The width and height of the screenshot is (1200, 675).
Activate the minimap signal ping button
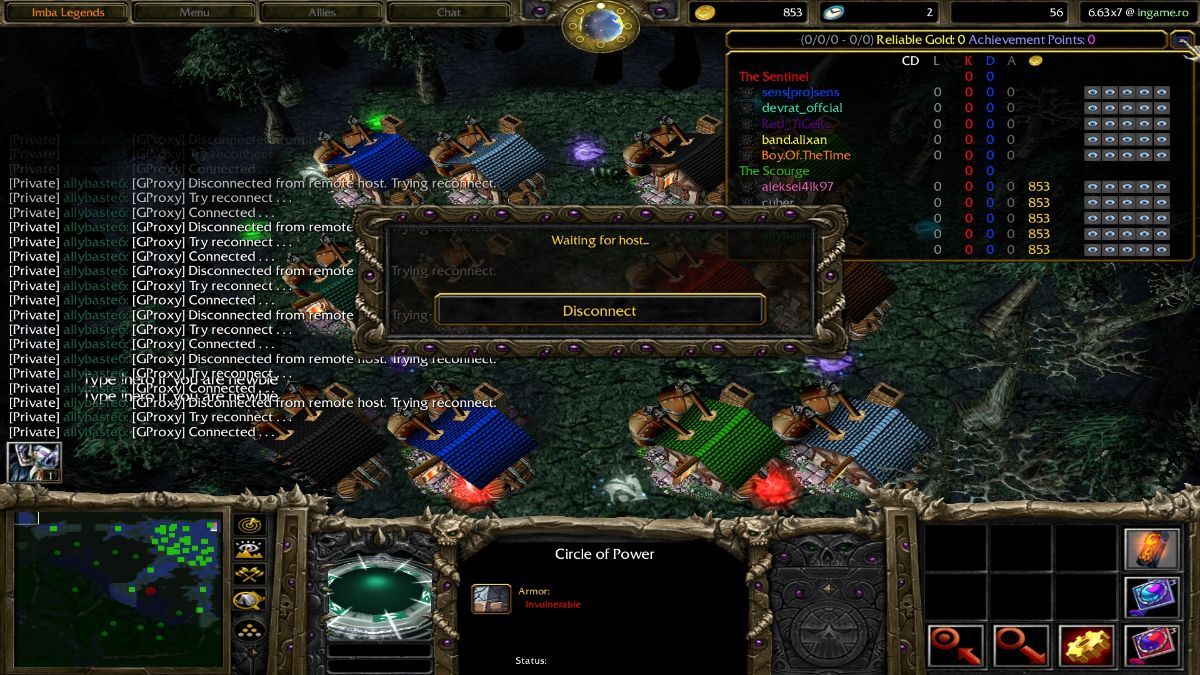(249, 525)
